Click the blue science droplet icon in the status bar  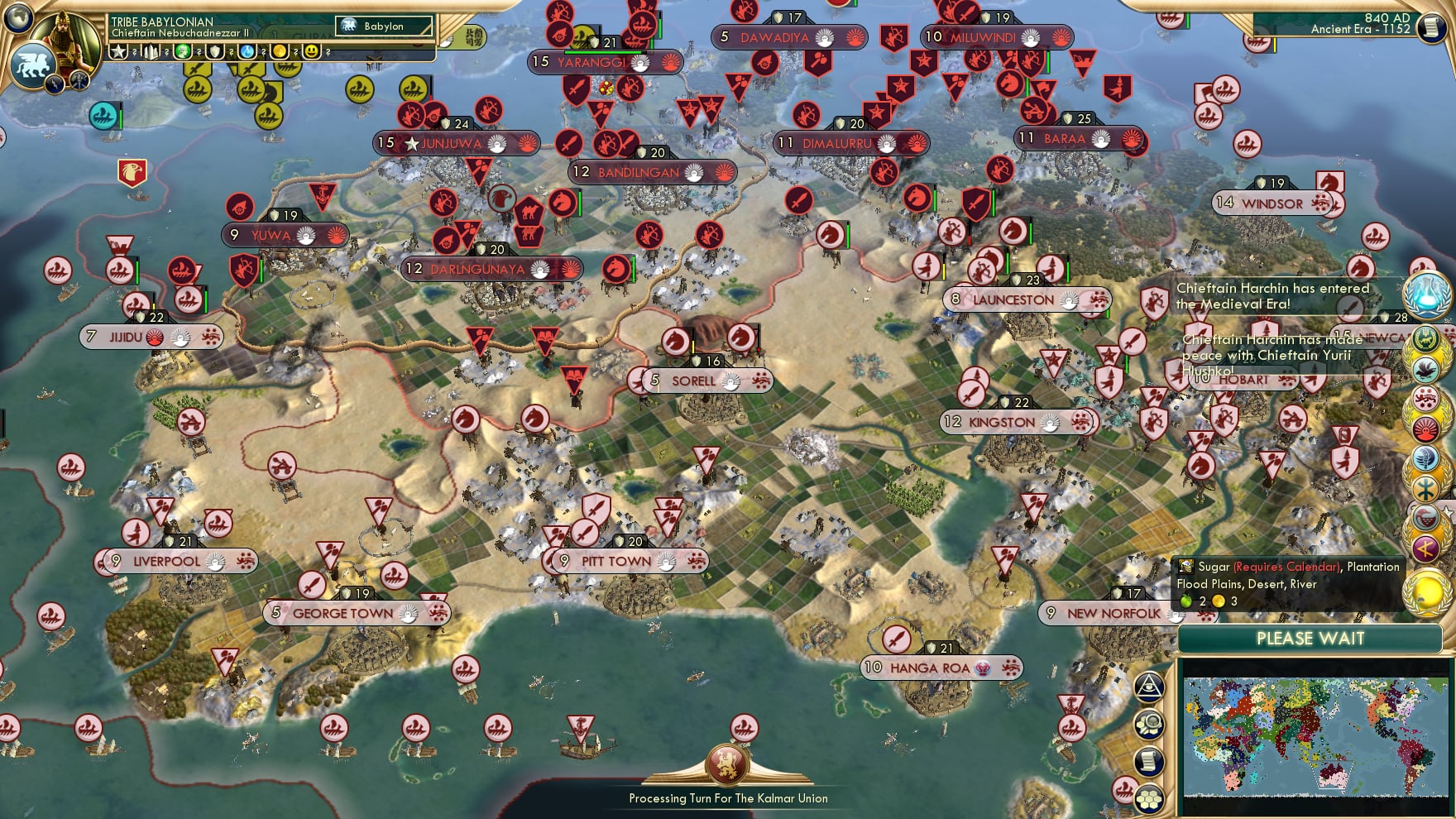pos(247,52)
